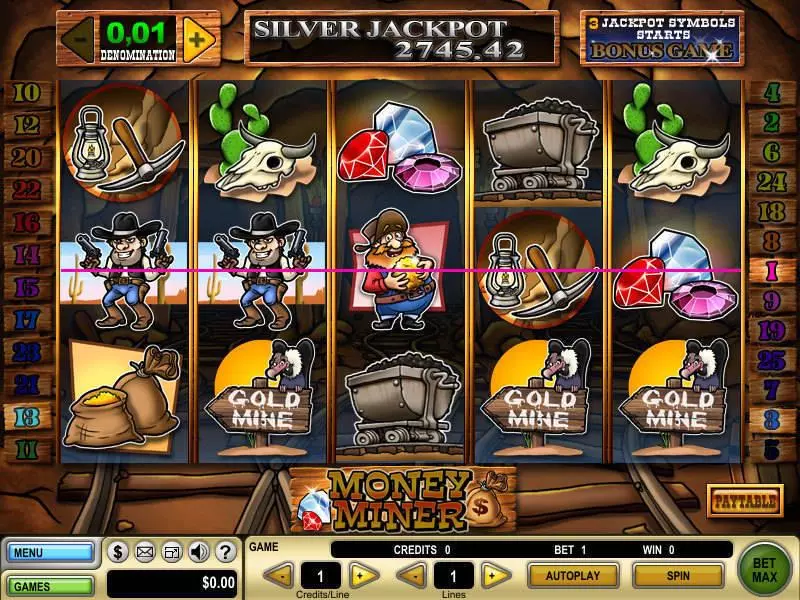The height and width of the screenshot is (600, 800).
Task: Toggle the window size icon
Action: [172, 551]
